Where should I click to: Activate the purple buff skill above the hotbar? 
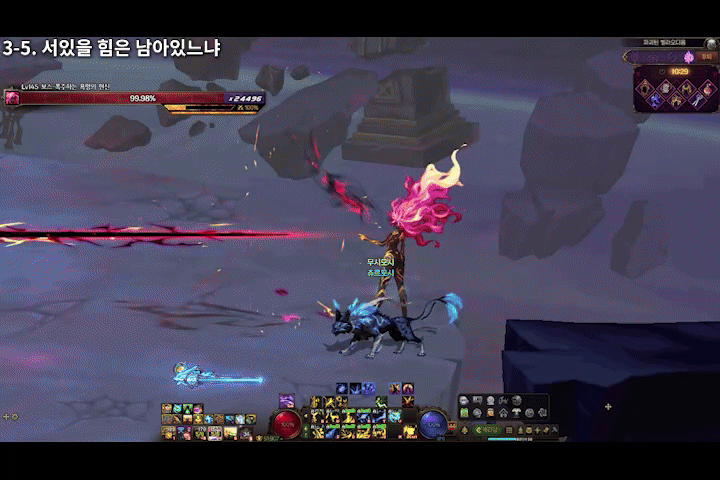[x=287, y=401]
